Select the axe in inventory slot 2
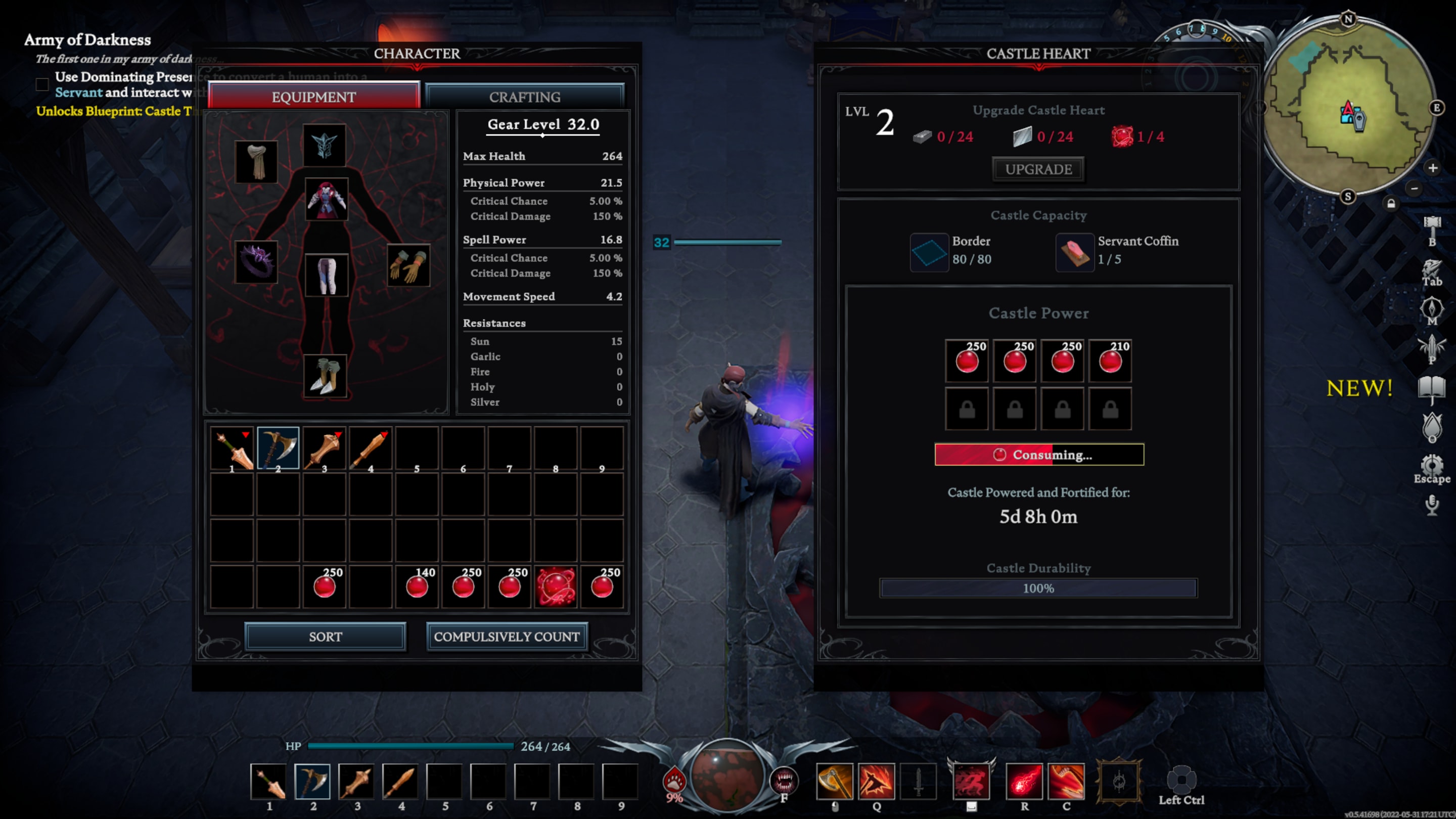The height and width of the screenshot is (819, 1456). pyautogui.click(x=278, y=448)
